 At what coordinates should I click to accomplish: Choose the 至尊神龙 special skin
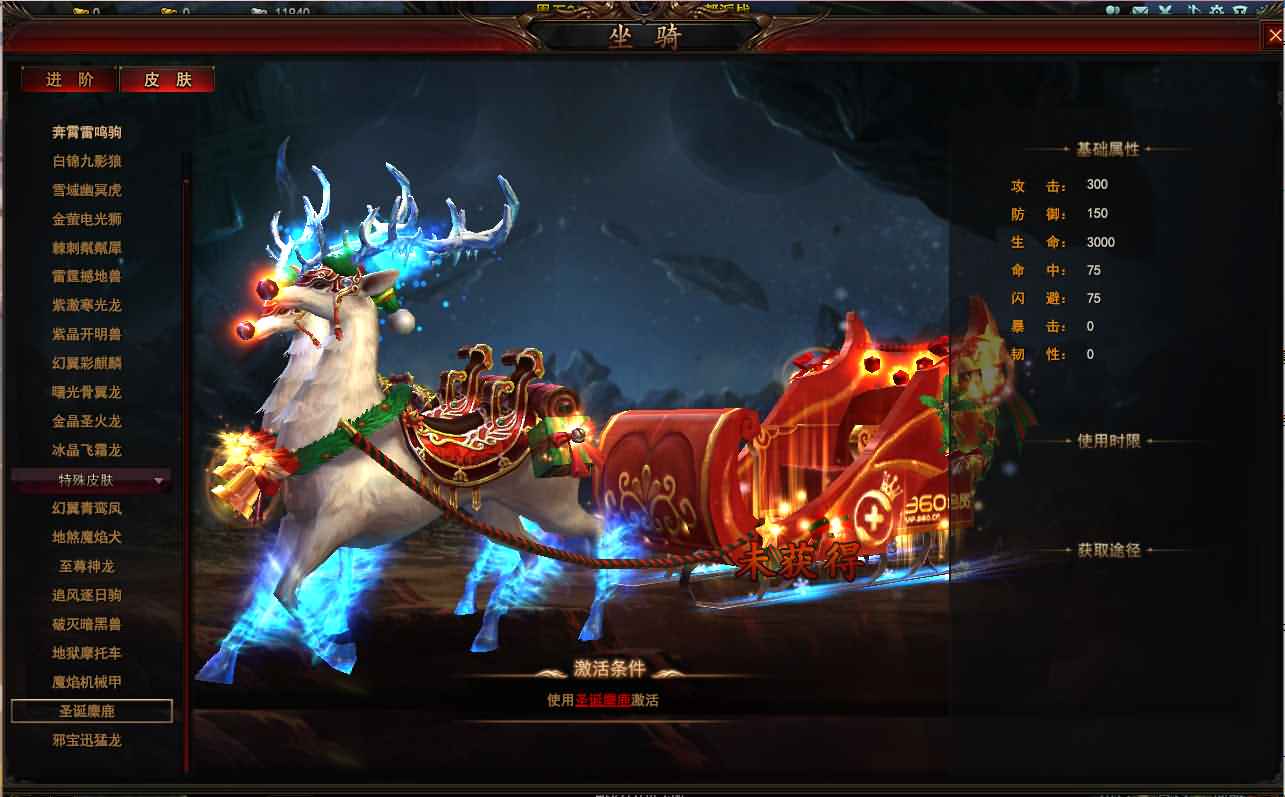click(x=87, y=566)
